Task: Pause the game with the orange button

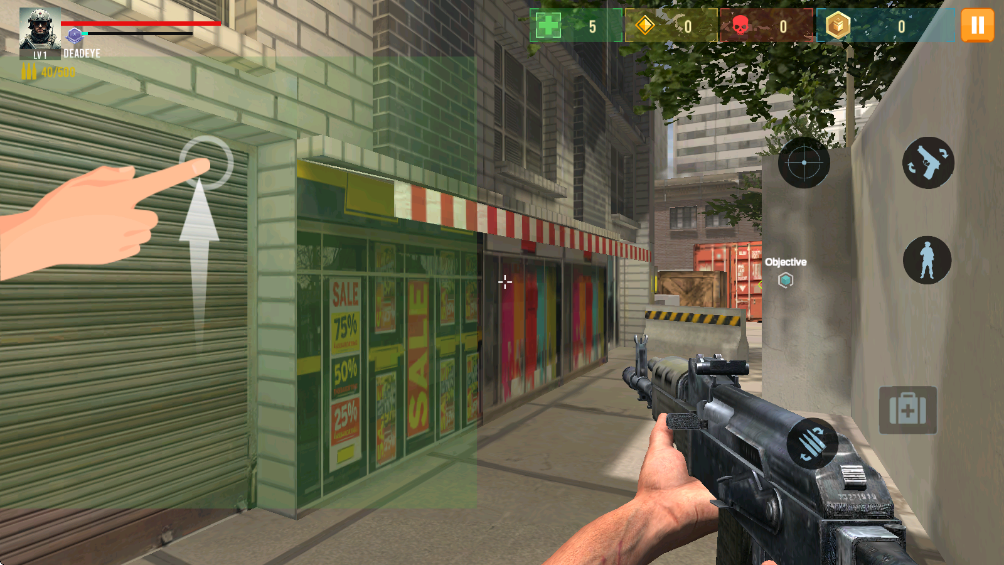Action: (977, 25)
